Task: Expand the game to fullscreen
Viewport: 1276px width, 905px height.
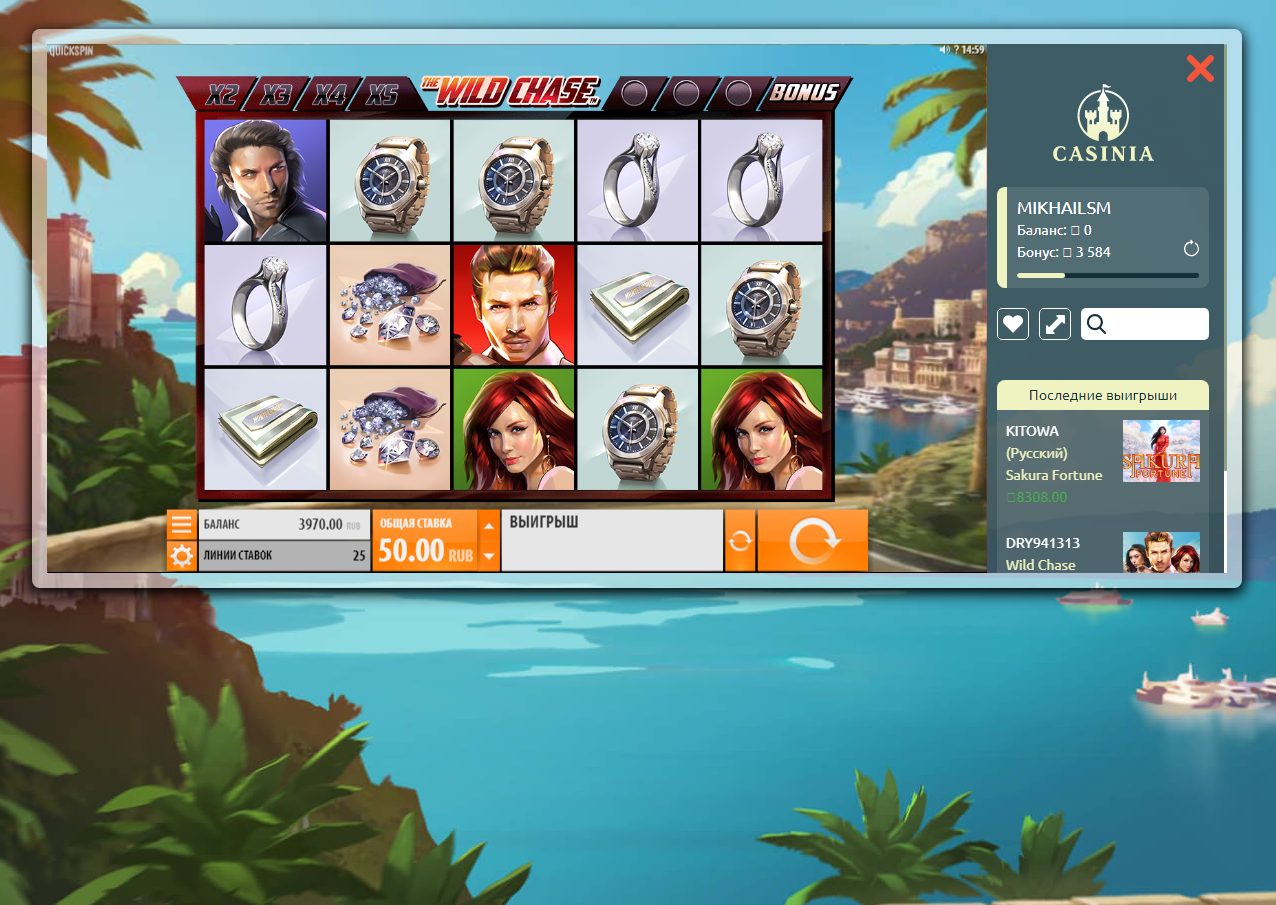Action: (1055, 324)
